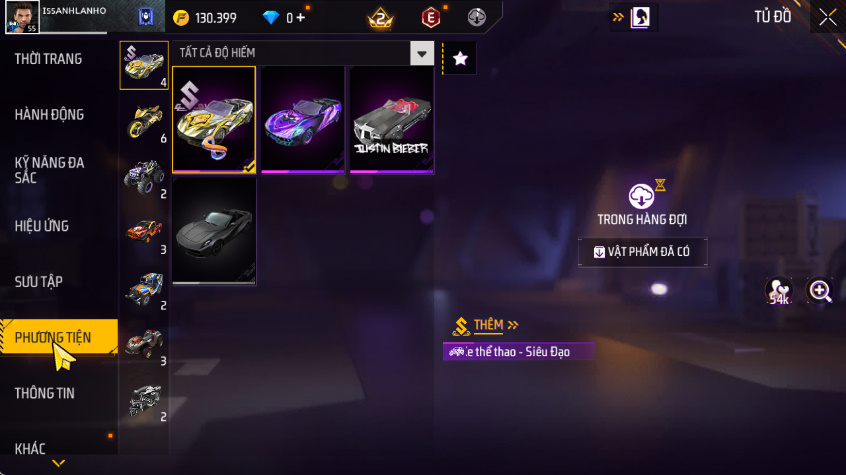Activate the magnifying glass zoom icon
This screenshot has width=846, height=475.
821,291
